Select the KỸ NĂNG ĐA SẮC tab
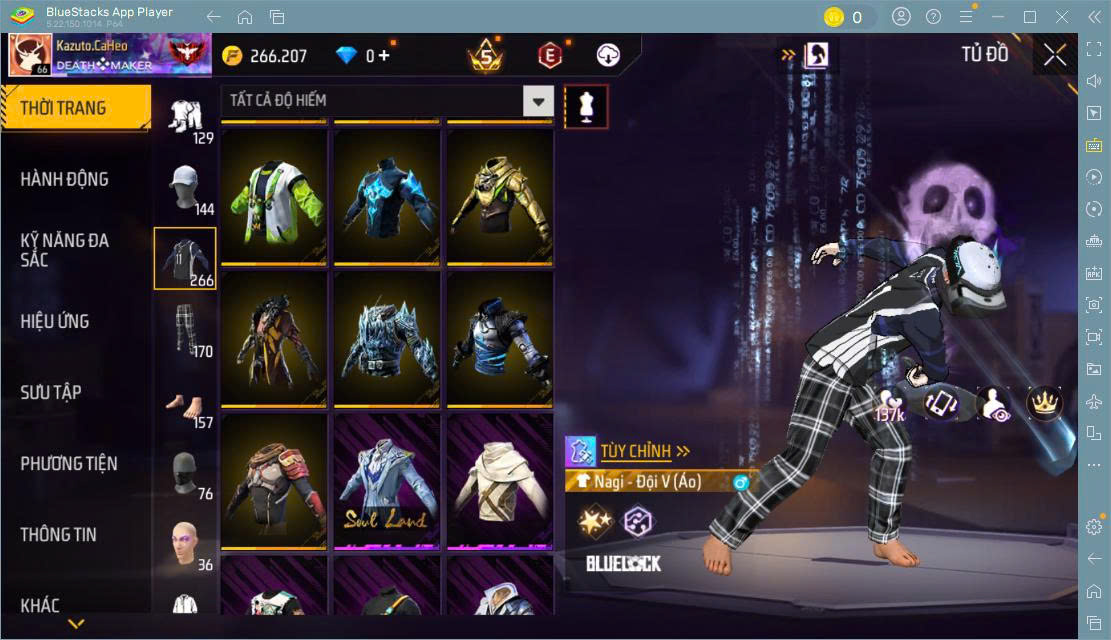The width and height of the screenshot is (1111, 640). click(x=65, y=250)
